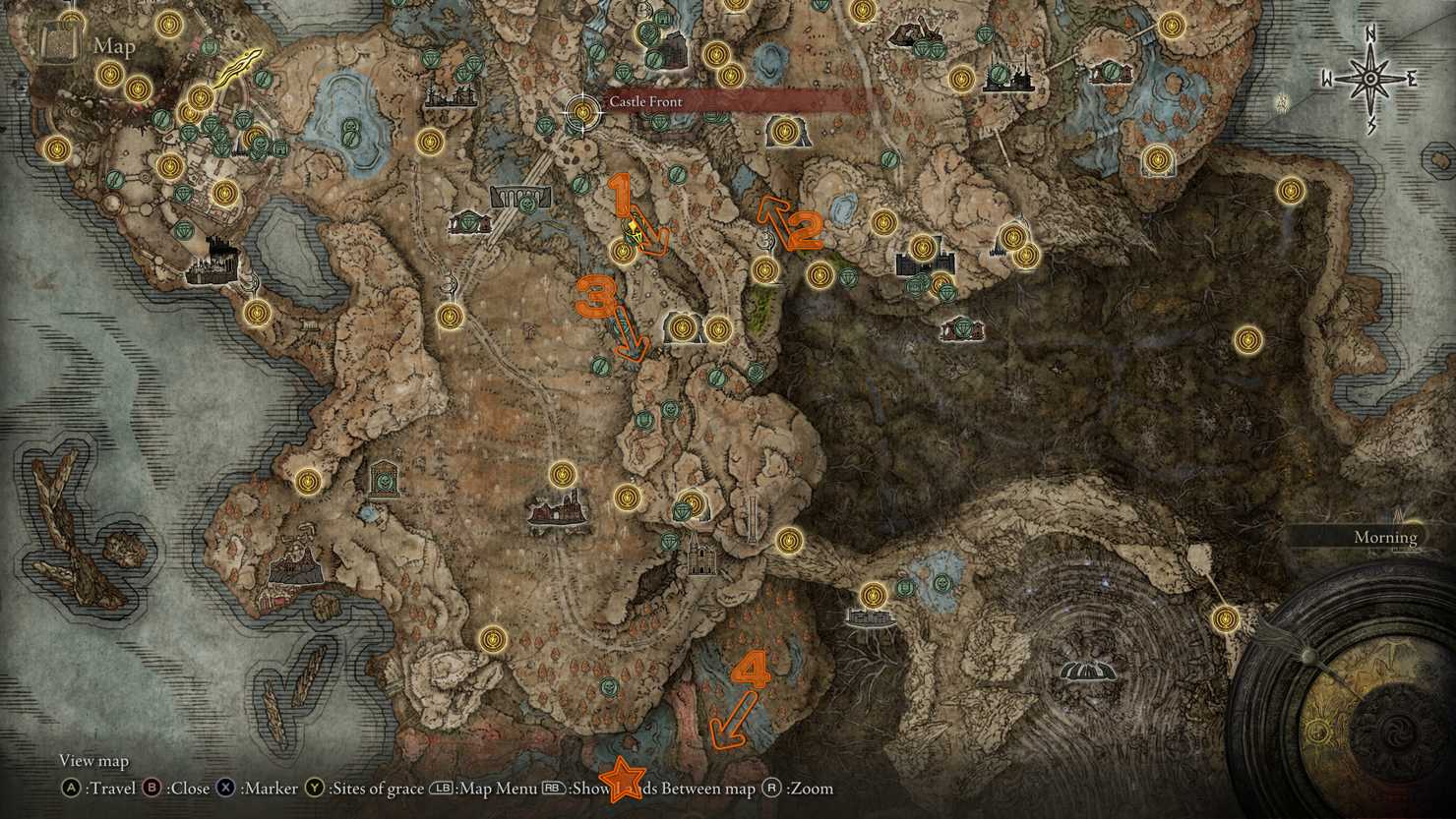This screenshot has height=819, width=1456.
Task: Choose the grace marker on the castle landmark icon
Action: [922, 246]
